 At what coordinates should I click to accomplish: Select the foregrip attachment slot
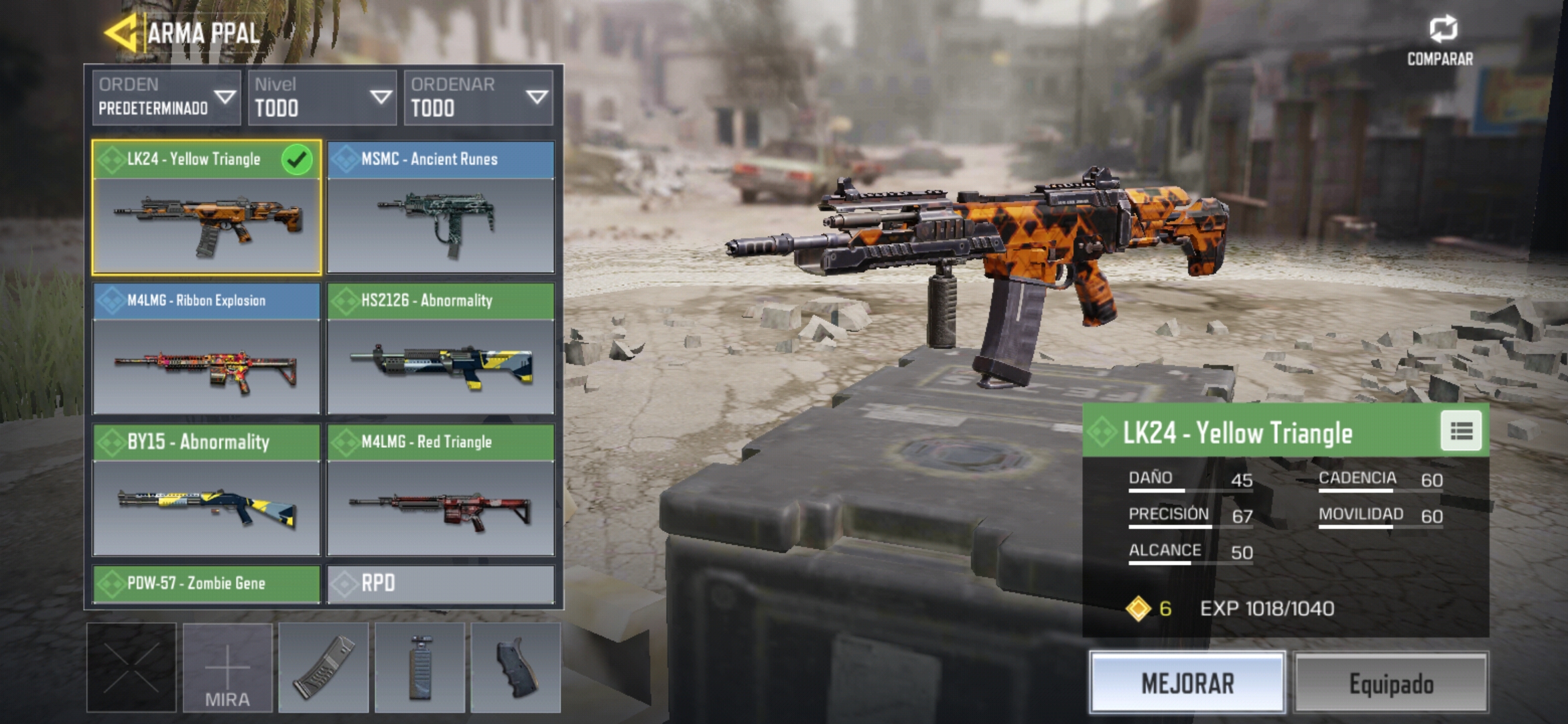[x=420, y=668]
